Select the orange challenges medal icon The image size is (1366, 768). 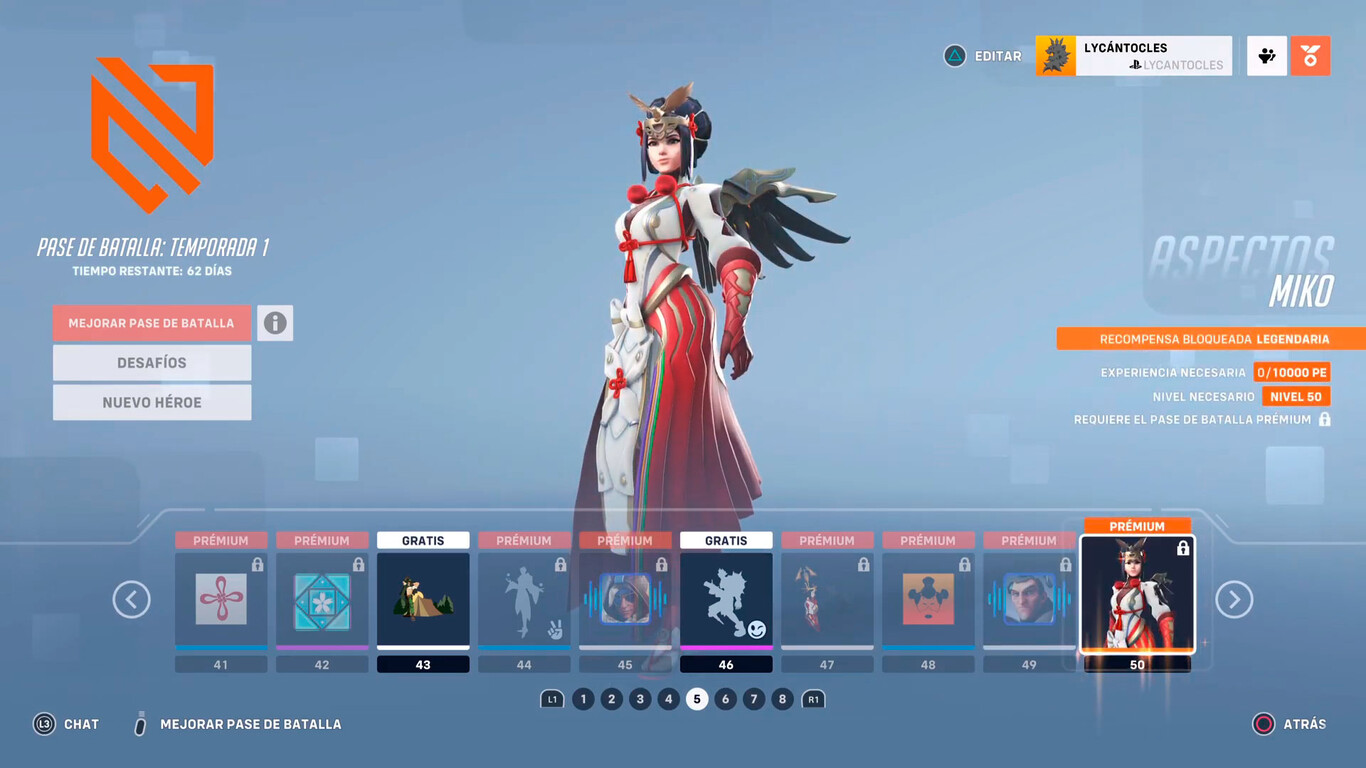[1310, 56]
